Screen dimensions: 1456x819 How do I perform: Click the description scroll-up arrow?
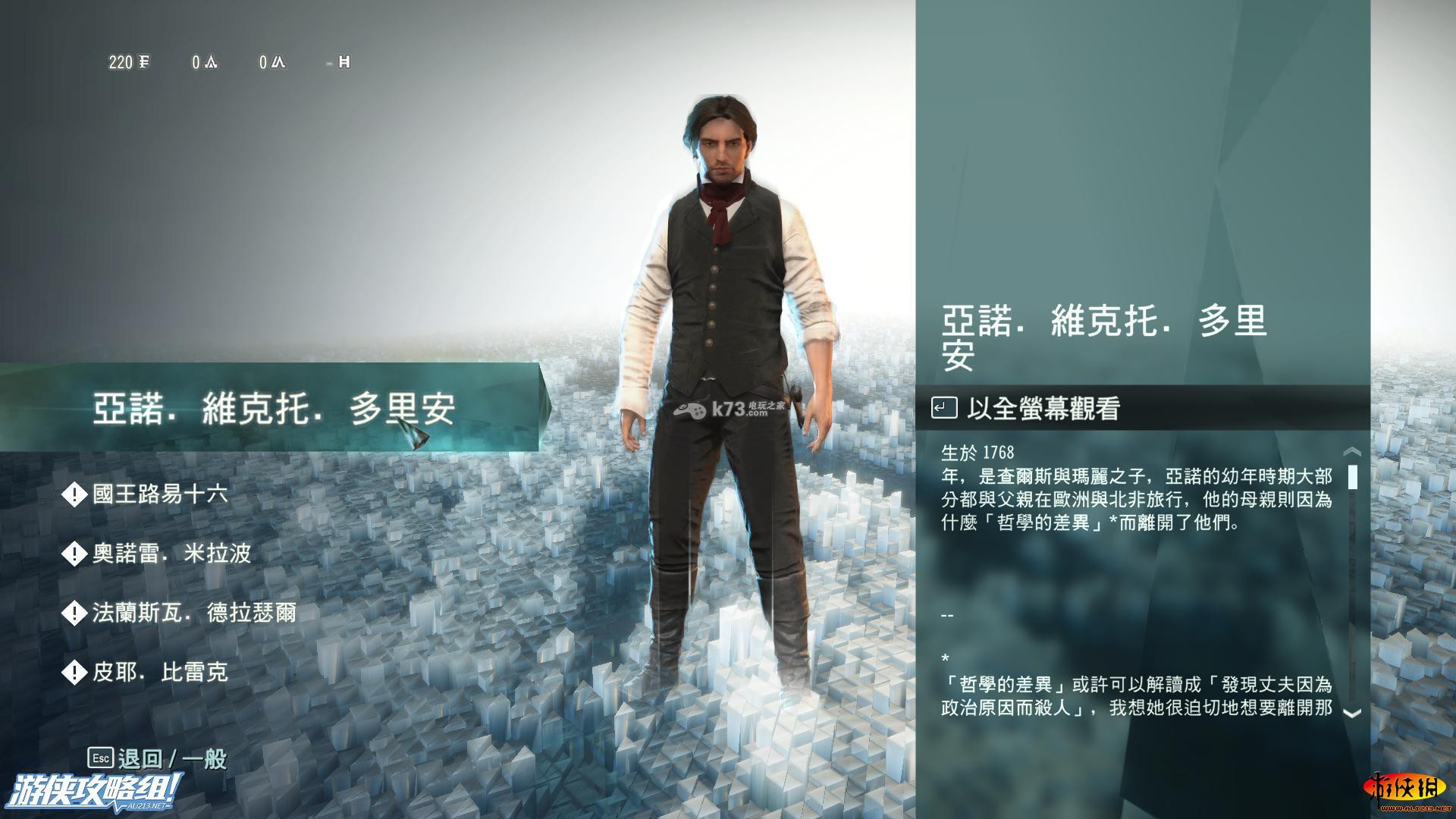(1351, 453)
